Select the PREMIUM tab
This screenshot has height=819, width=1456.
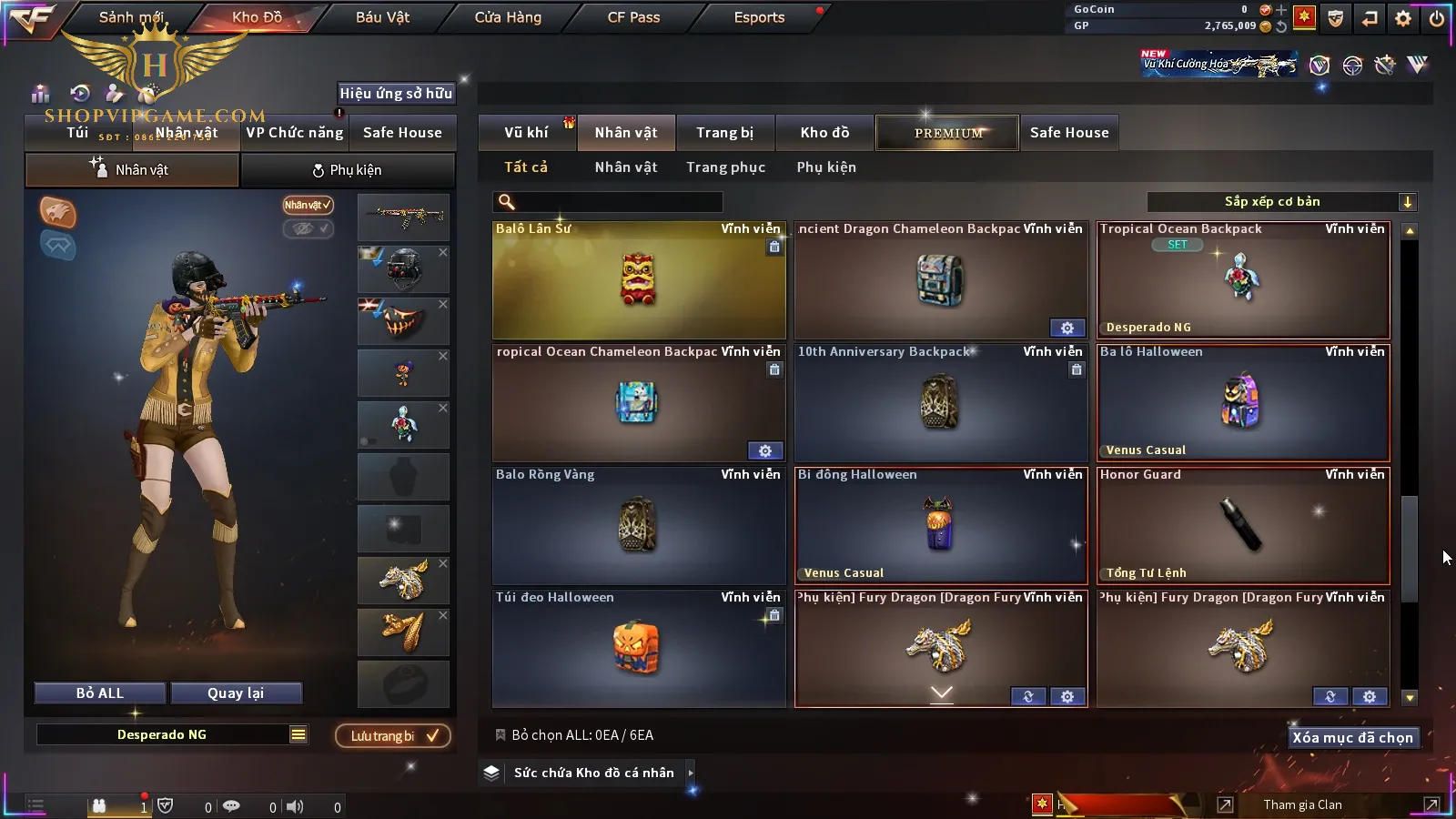point(947,133)
